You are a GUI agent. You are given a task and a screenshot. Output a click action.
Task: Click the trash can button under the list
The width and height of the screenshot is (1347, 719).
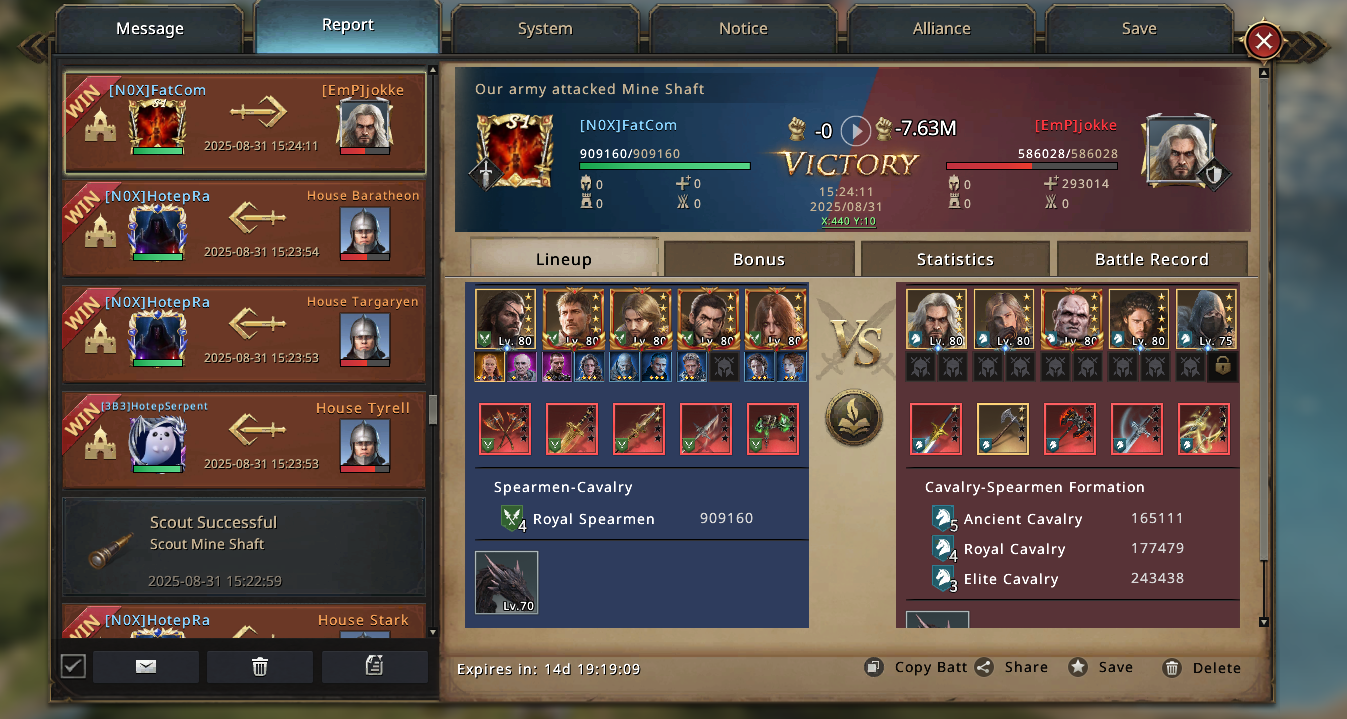point(260,667)
